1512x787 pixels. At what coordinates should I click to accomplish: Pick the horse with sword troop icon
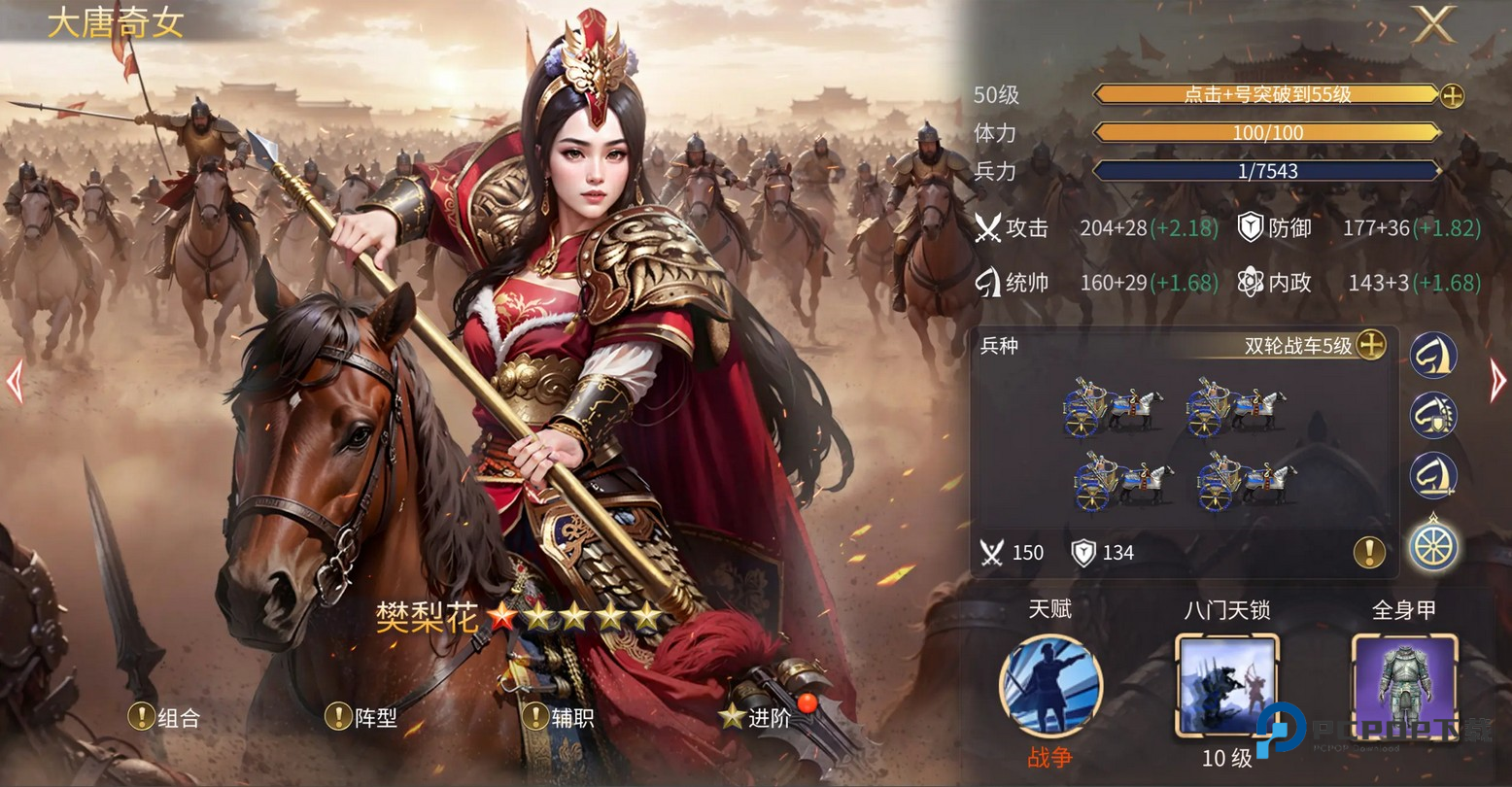click(1433, 475)
